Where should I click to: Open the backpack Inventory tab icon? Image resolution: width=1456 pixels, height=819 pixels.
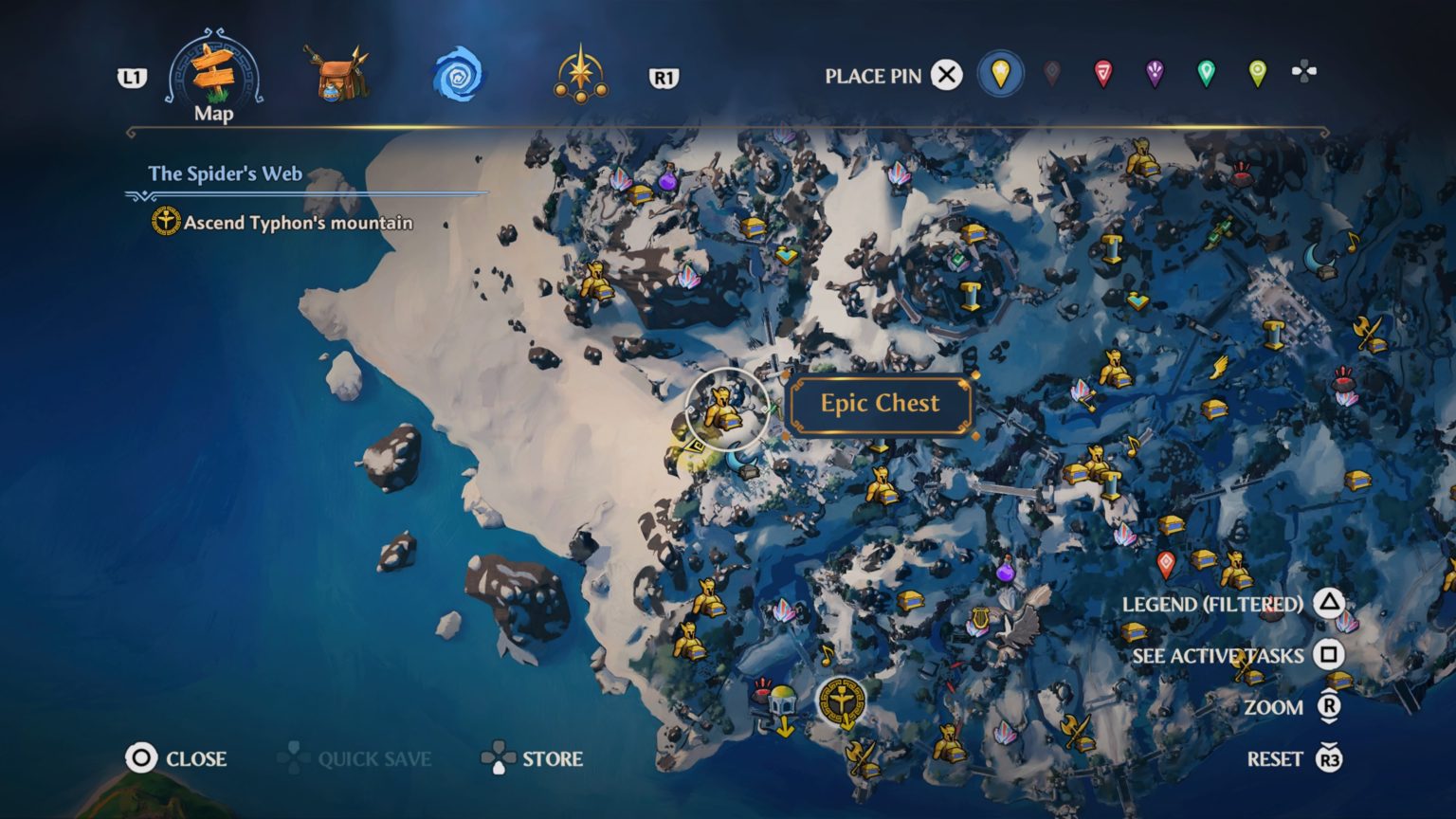pyautogui.click(x=337, y=76)
